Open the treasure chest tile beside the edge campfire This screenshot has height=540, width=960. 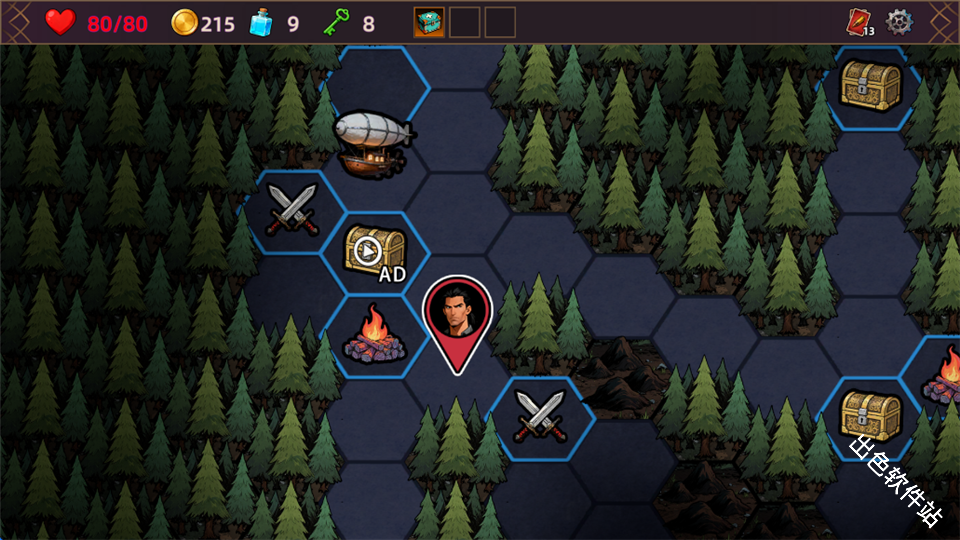(870, 415)
